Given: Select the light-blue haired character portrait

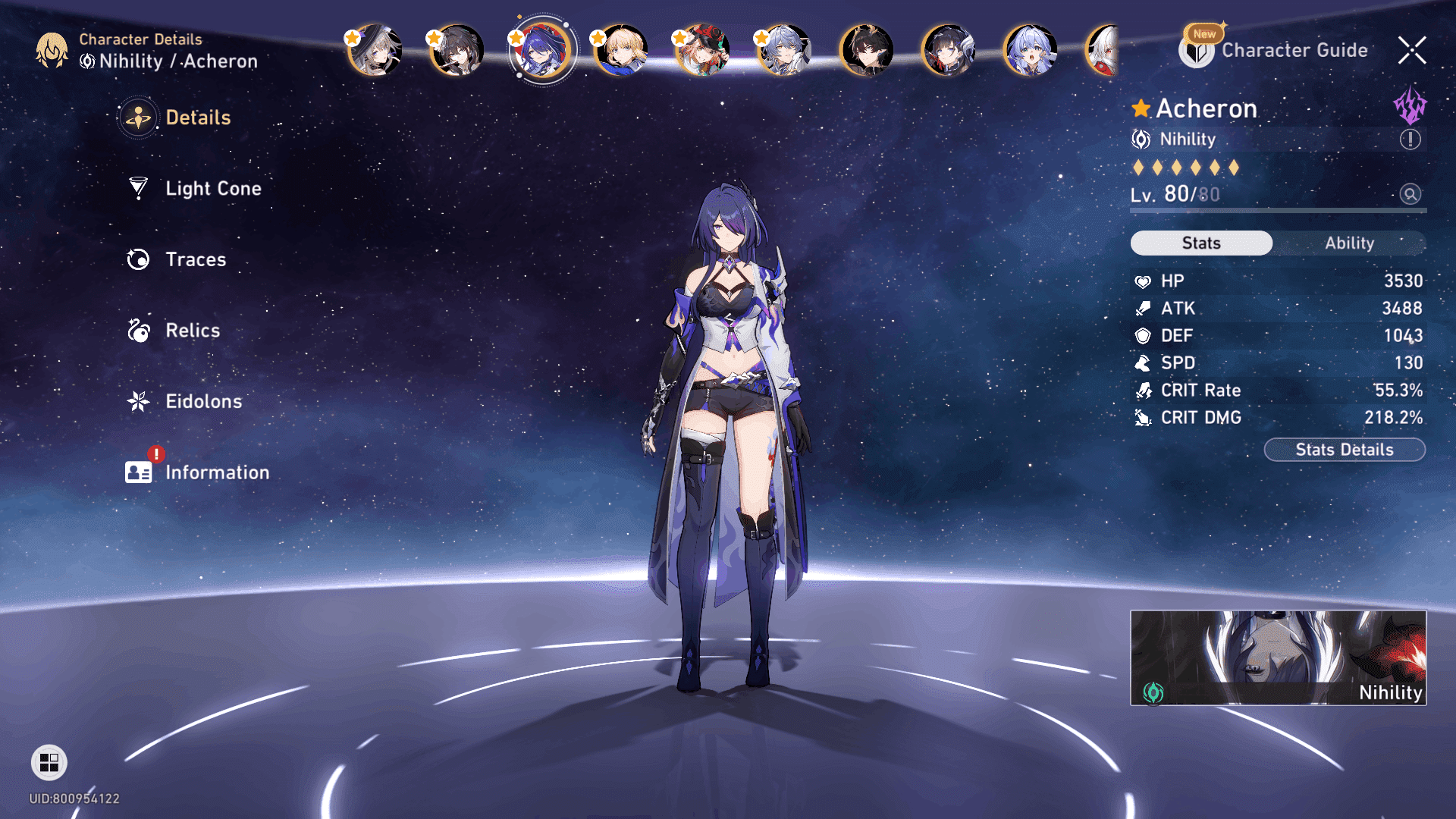Looking at the screenshot, I should [1030, 51].
